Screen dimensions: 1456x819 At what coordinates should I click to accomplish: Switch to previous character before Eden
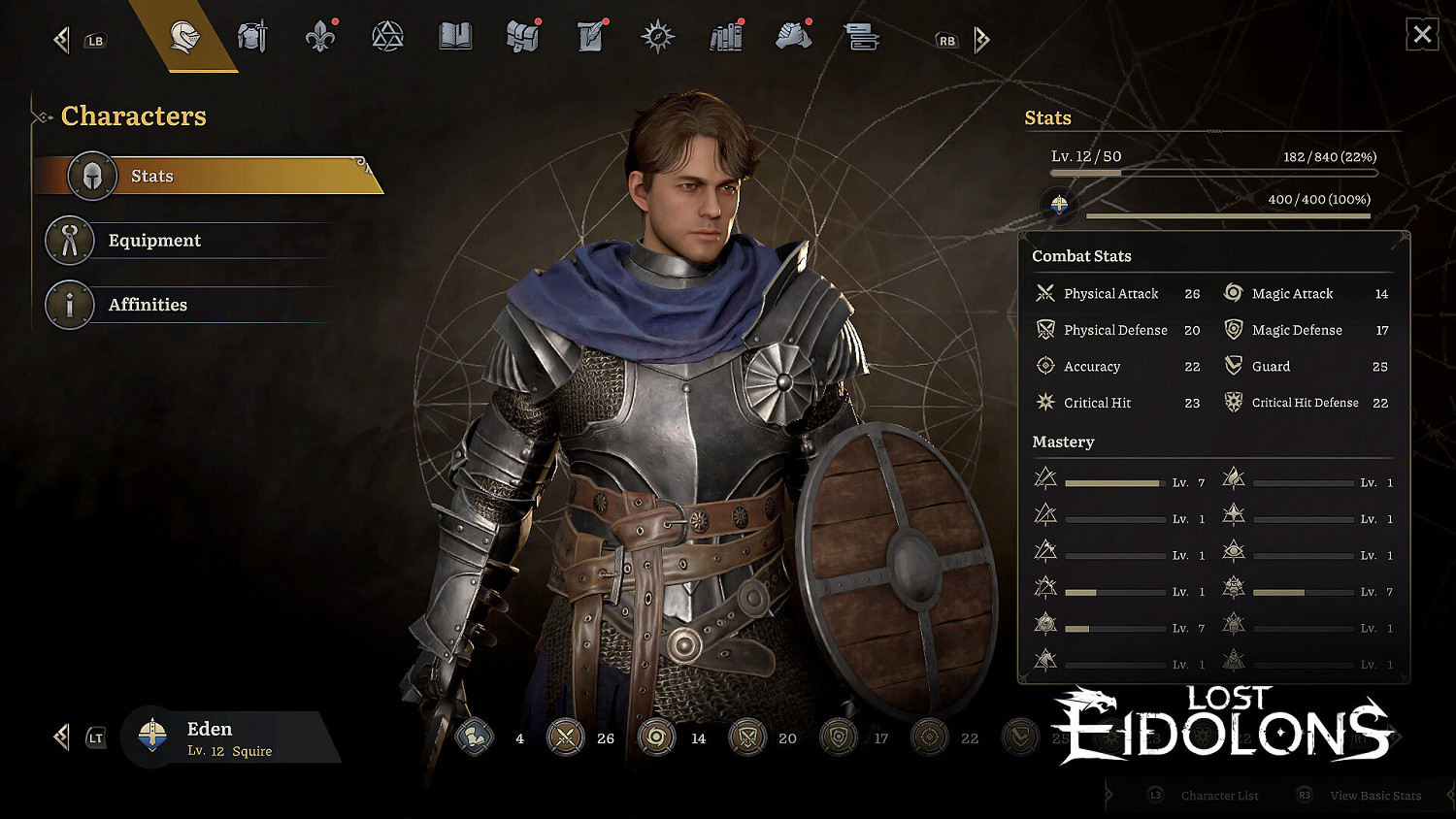point(62,737)
